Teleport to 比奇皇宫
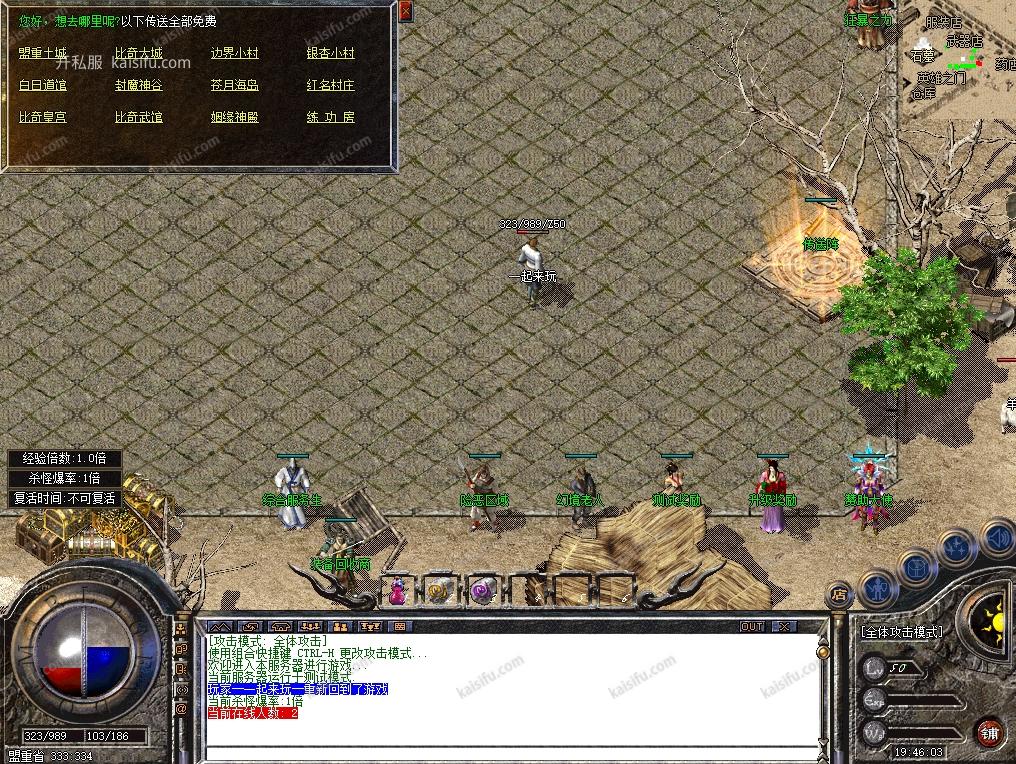The width and height of the screenshot is (1016, 764). tap(43, 117)
